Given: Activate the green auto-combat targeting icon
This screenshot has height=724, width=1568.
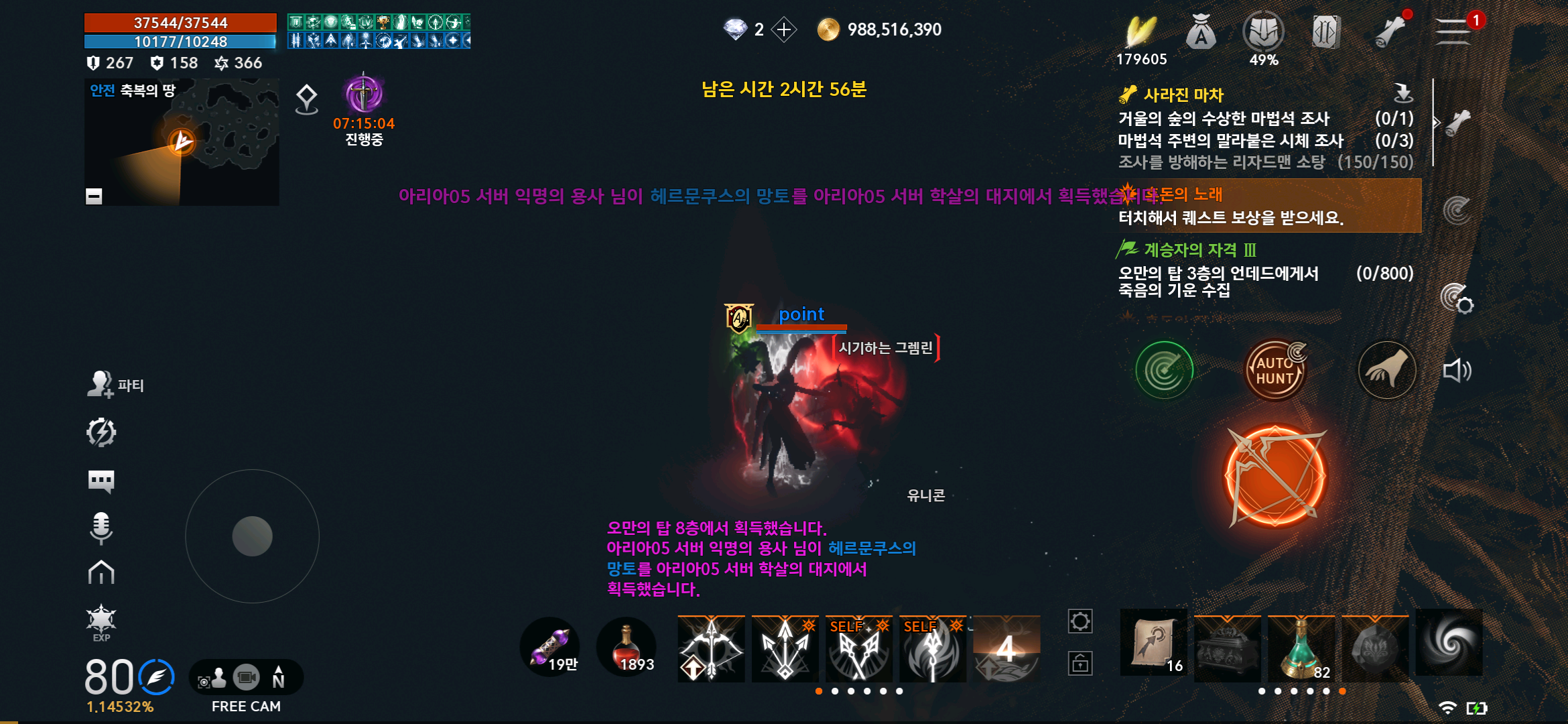Looking at the screenshot, I should point(1164,369).
